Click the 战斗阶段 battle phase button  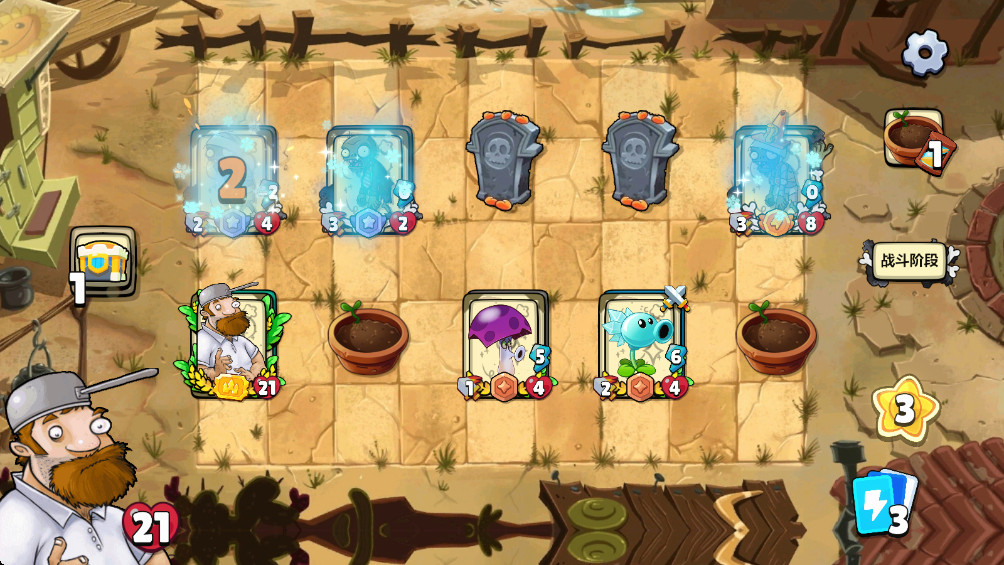click(909, 261)
